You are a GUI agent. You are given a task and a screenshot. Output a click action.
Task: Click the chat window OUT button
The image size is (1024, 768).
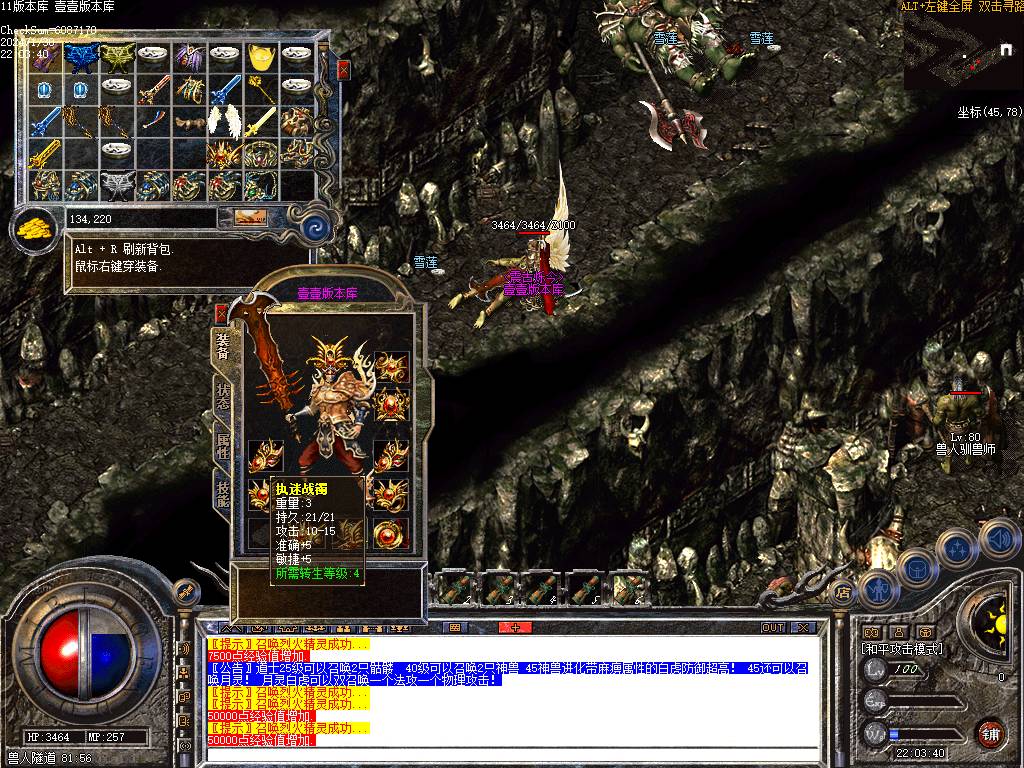pos(772,628)
